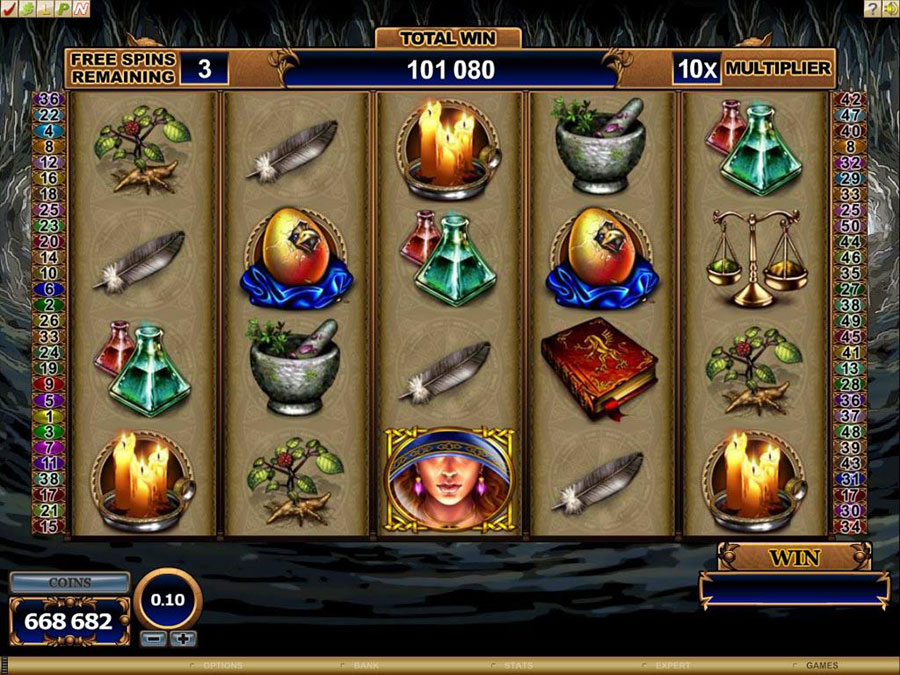Click the yellow L toolbar icon
This screenshot has width=900, height=675.
pyautogui.click(x=45, y=8)
